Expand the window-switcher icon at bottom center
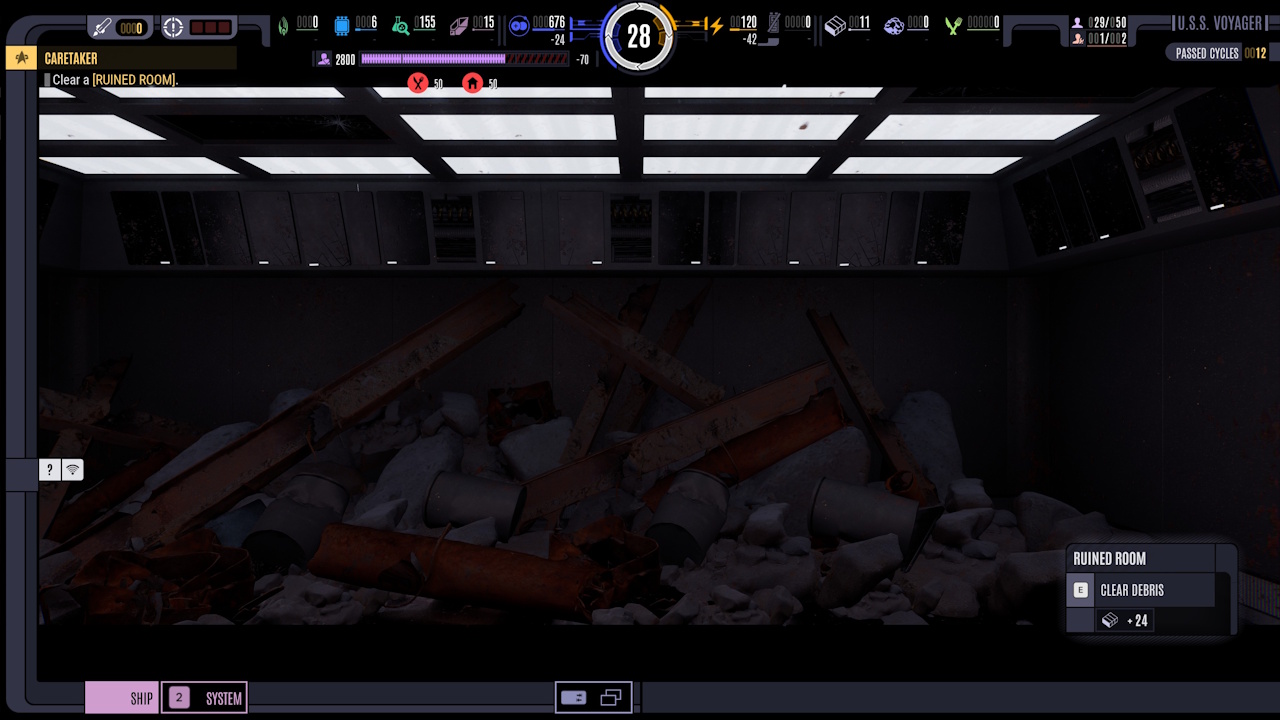This screenshot has height=720, width=1280. [609, 697]
